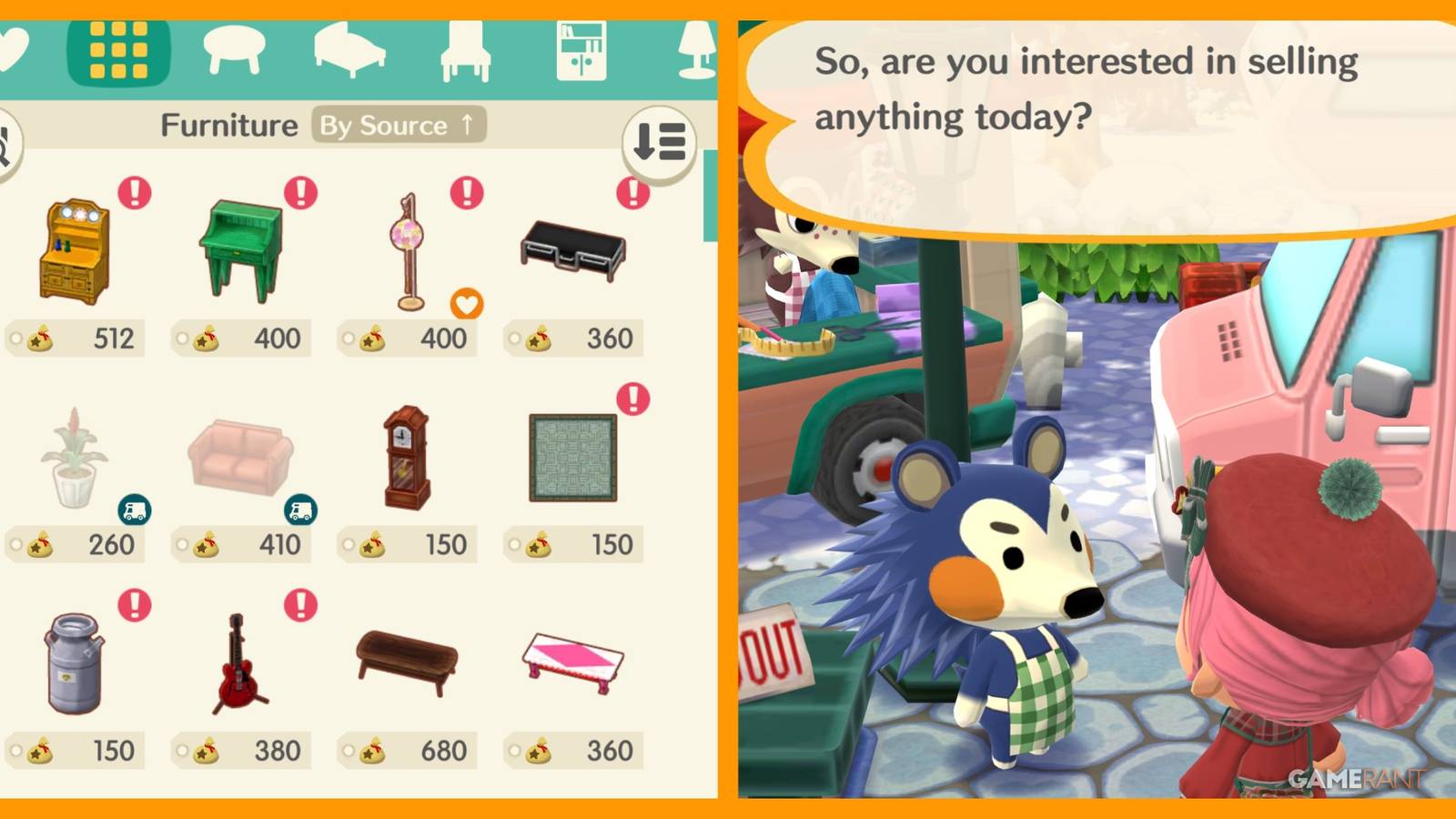The width and height of the screenshot is (1456, 819).
Task: Open the By Source sort dropdown
Action: 397,126
